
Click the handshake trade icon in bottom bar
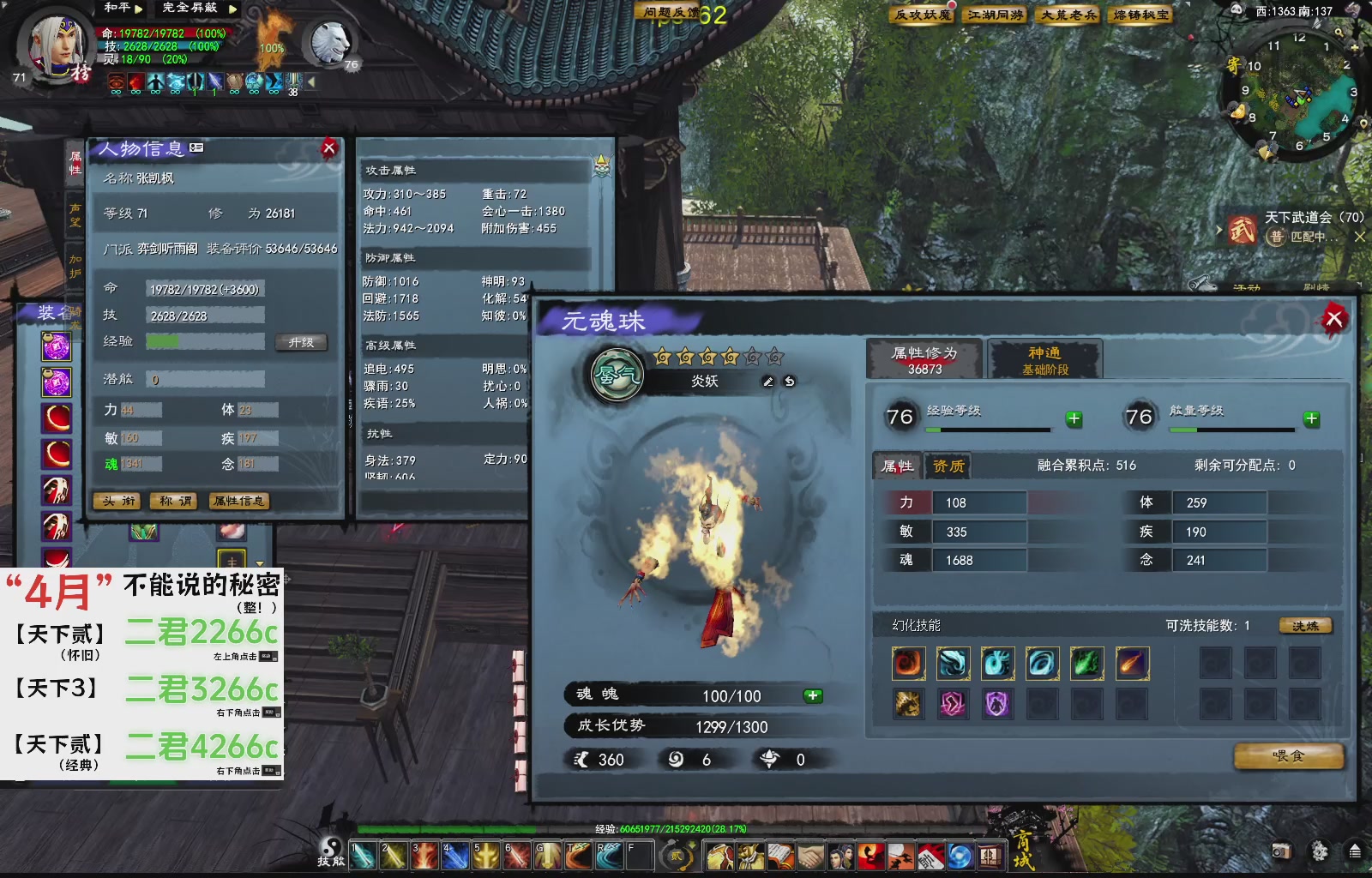click(810, 855)
